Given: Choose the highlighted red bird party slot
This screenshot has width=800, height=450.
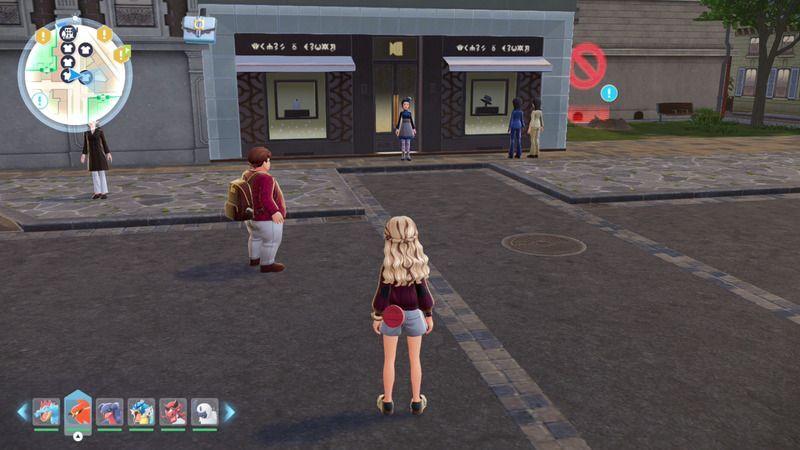Looking at the screenshot, I should pos(78,411).
